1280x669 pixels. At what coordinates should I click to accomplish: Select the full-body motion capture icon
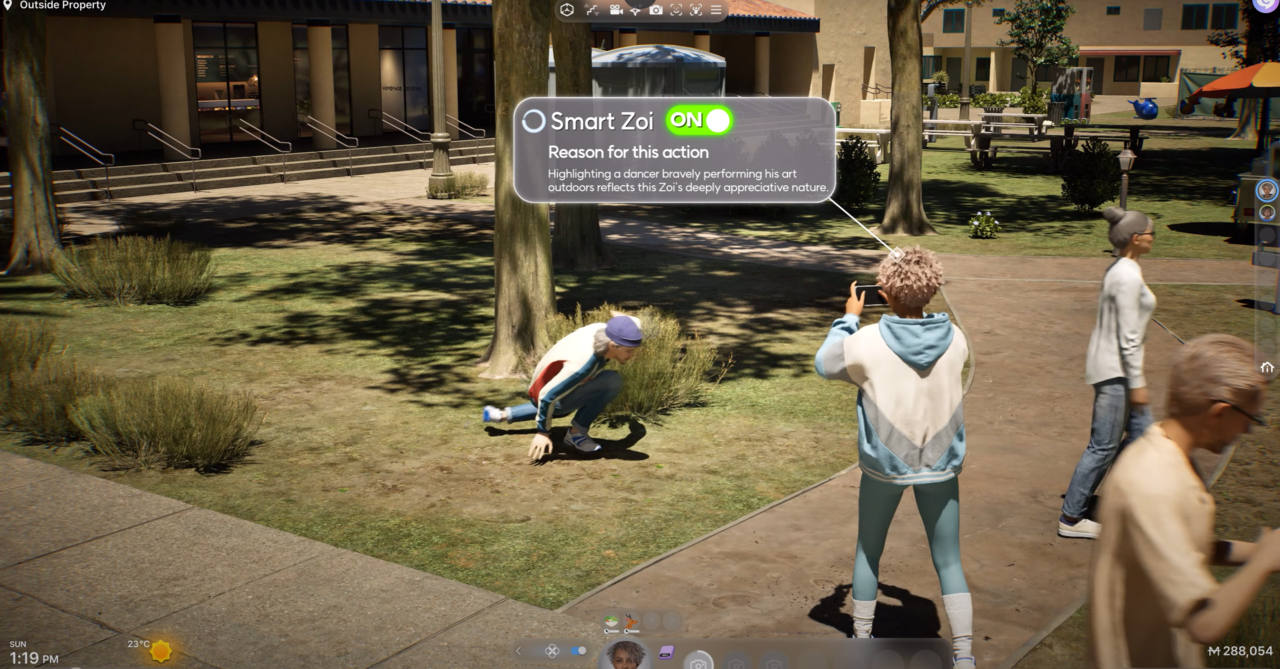696,10
